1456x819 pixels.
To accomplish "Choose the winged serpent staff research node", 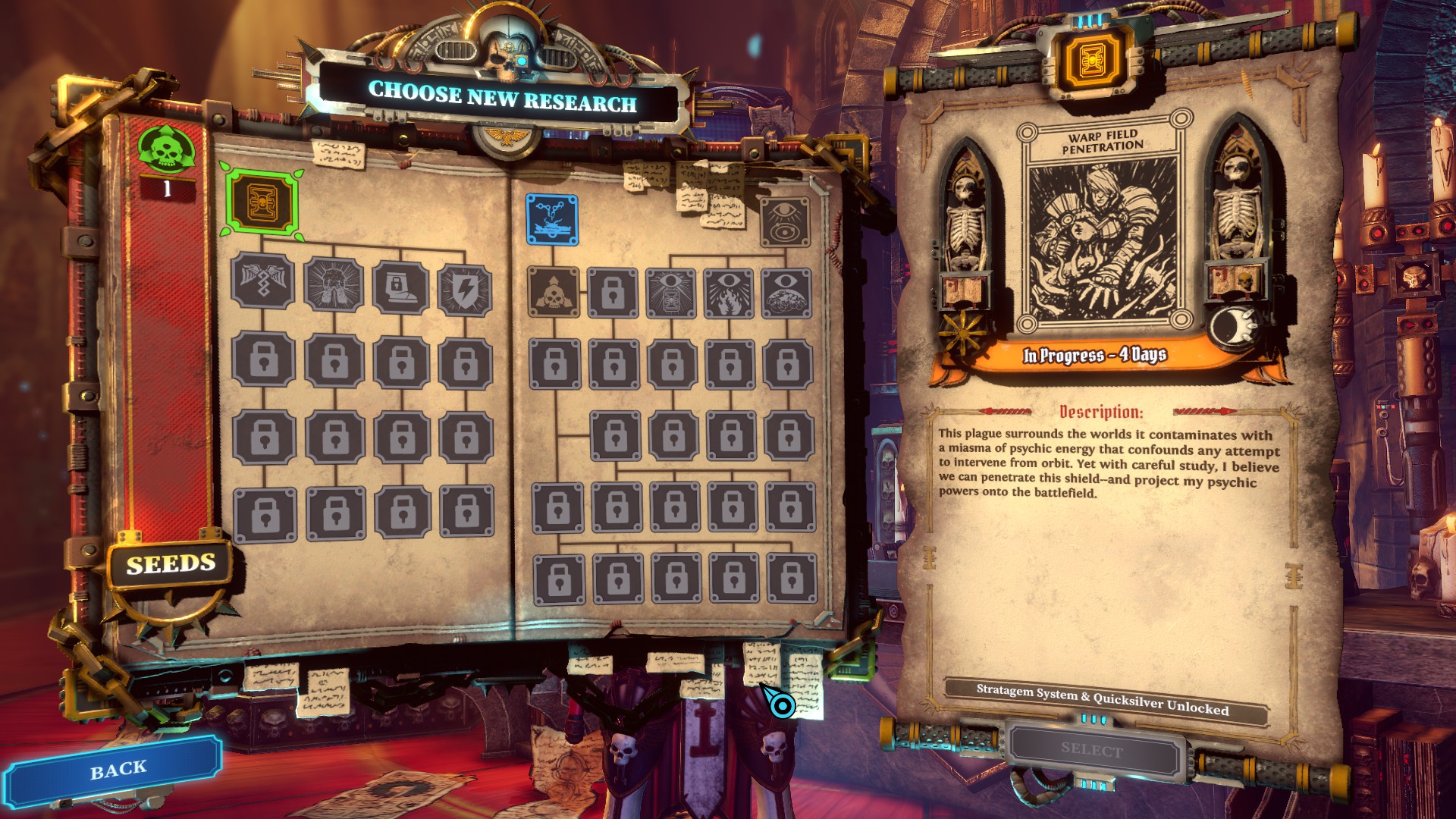I will click(x=262, y=282).
